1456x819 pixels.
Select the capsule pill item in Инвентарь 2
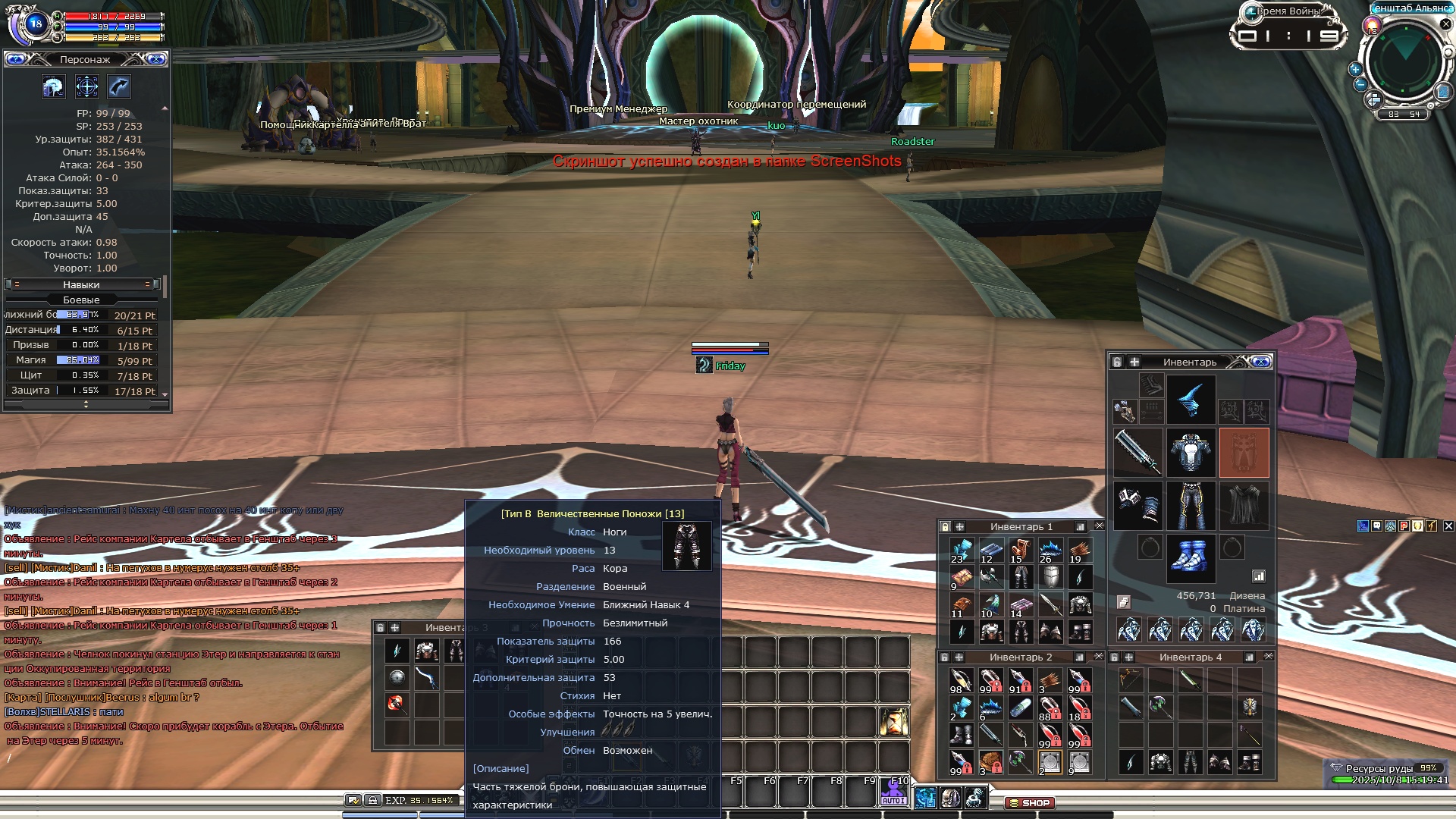click(x=1021, y=708)
